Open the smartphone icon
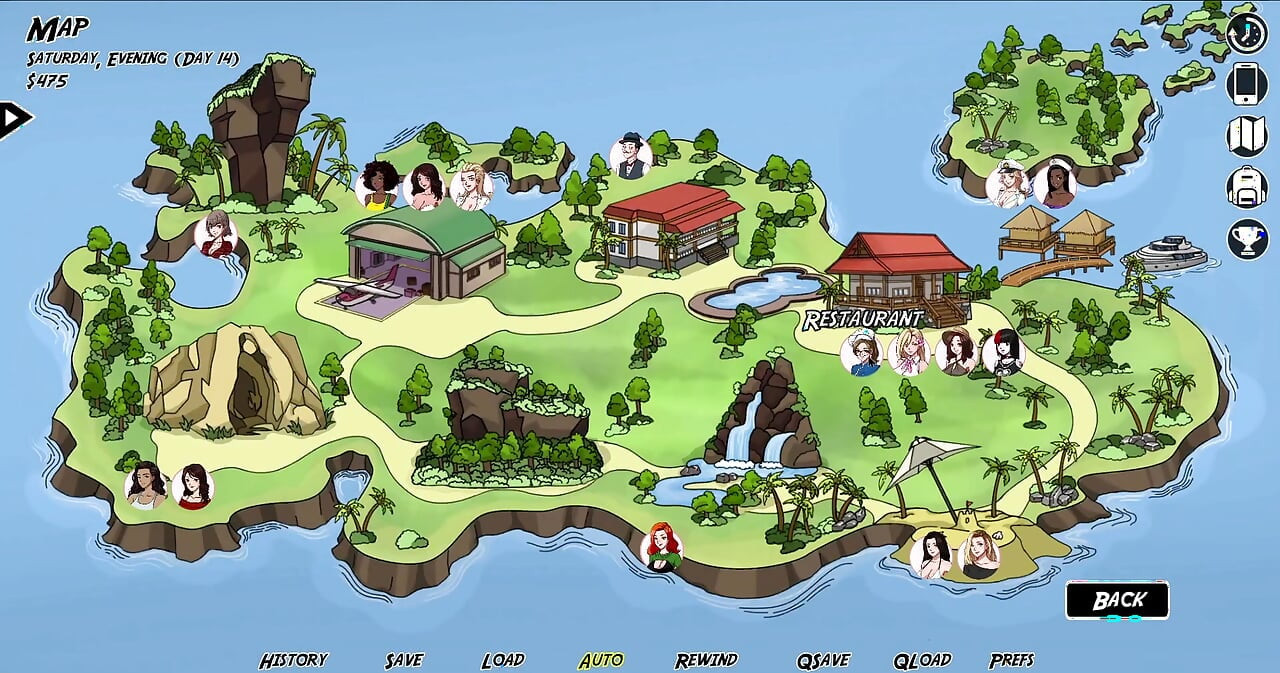Screen dimensions: 1280x673 coord(1246,84)
